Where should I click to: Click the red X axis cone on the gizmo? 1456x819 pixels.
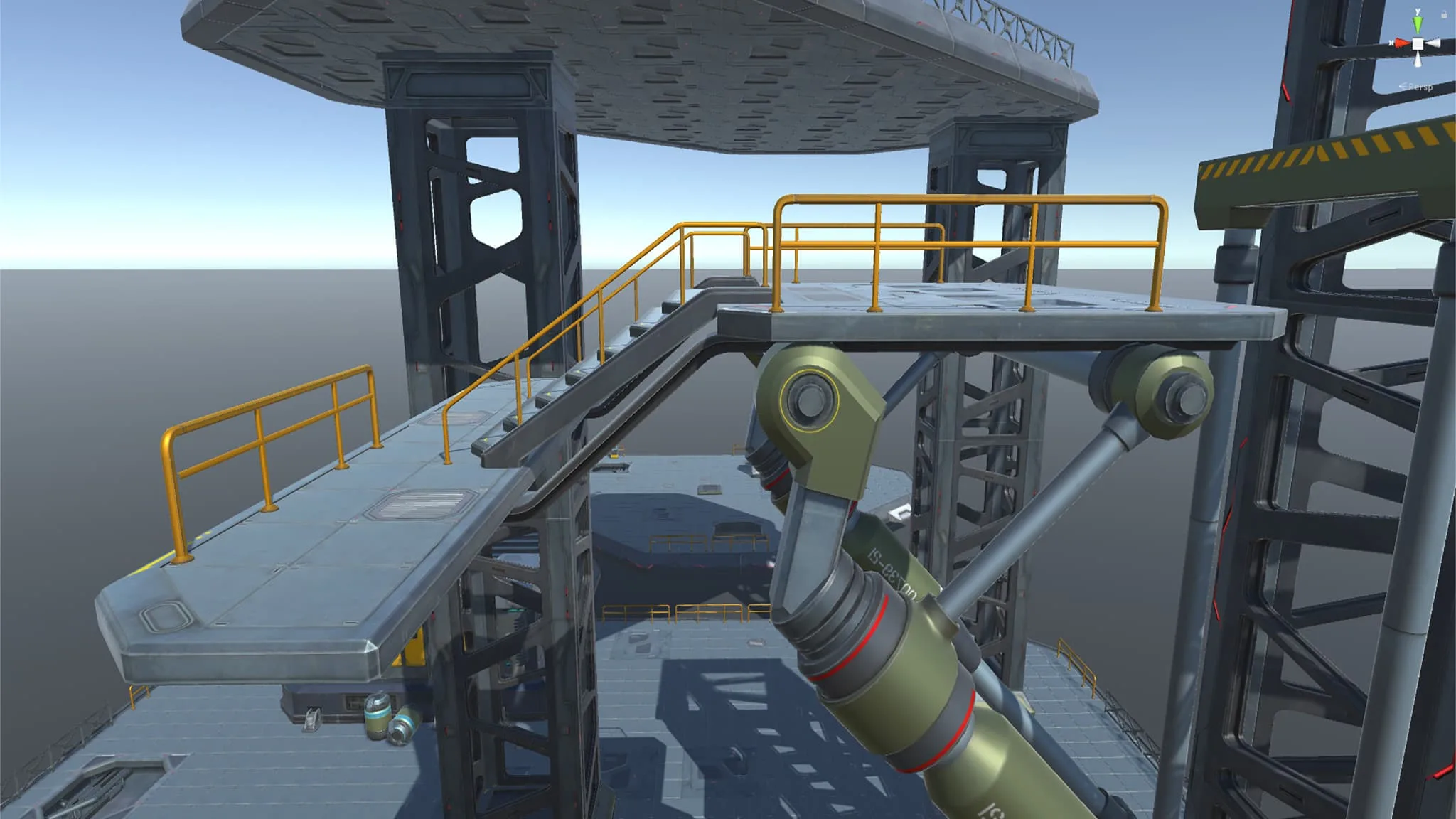[1401, 43]
